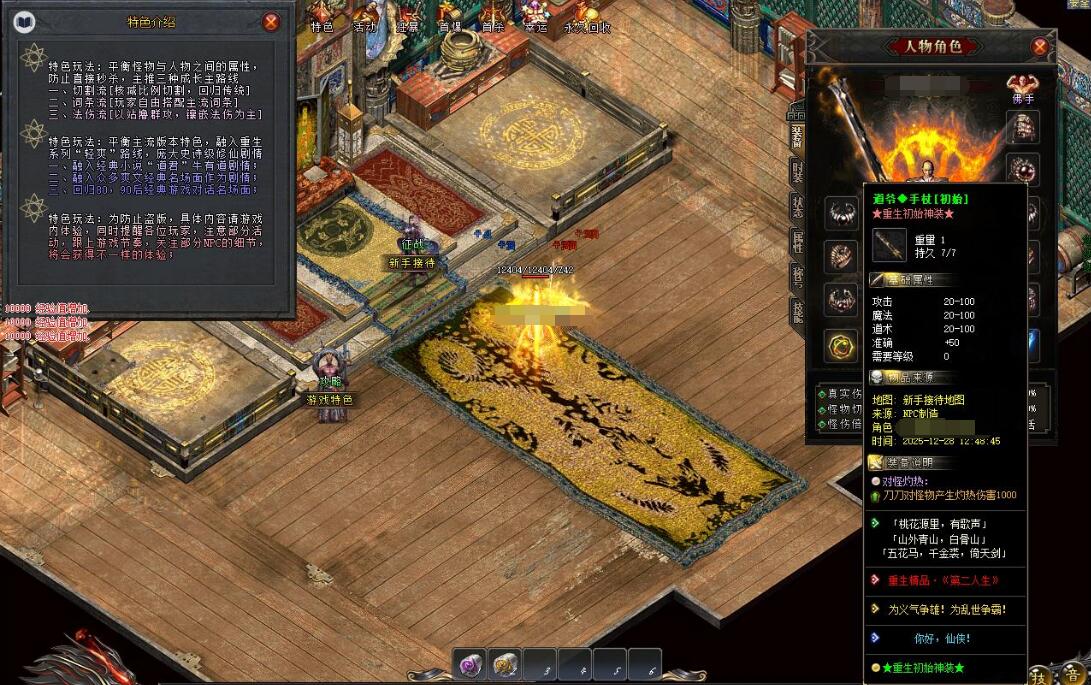1091x685 pixels.
Task: Open the 幸运 lucky menu icon
Action: click(535, 20)
